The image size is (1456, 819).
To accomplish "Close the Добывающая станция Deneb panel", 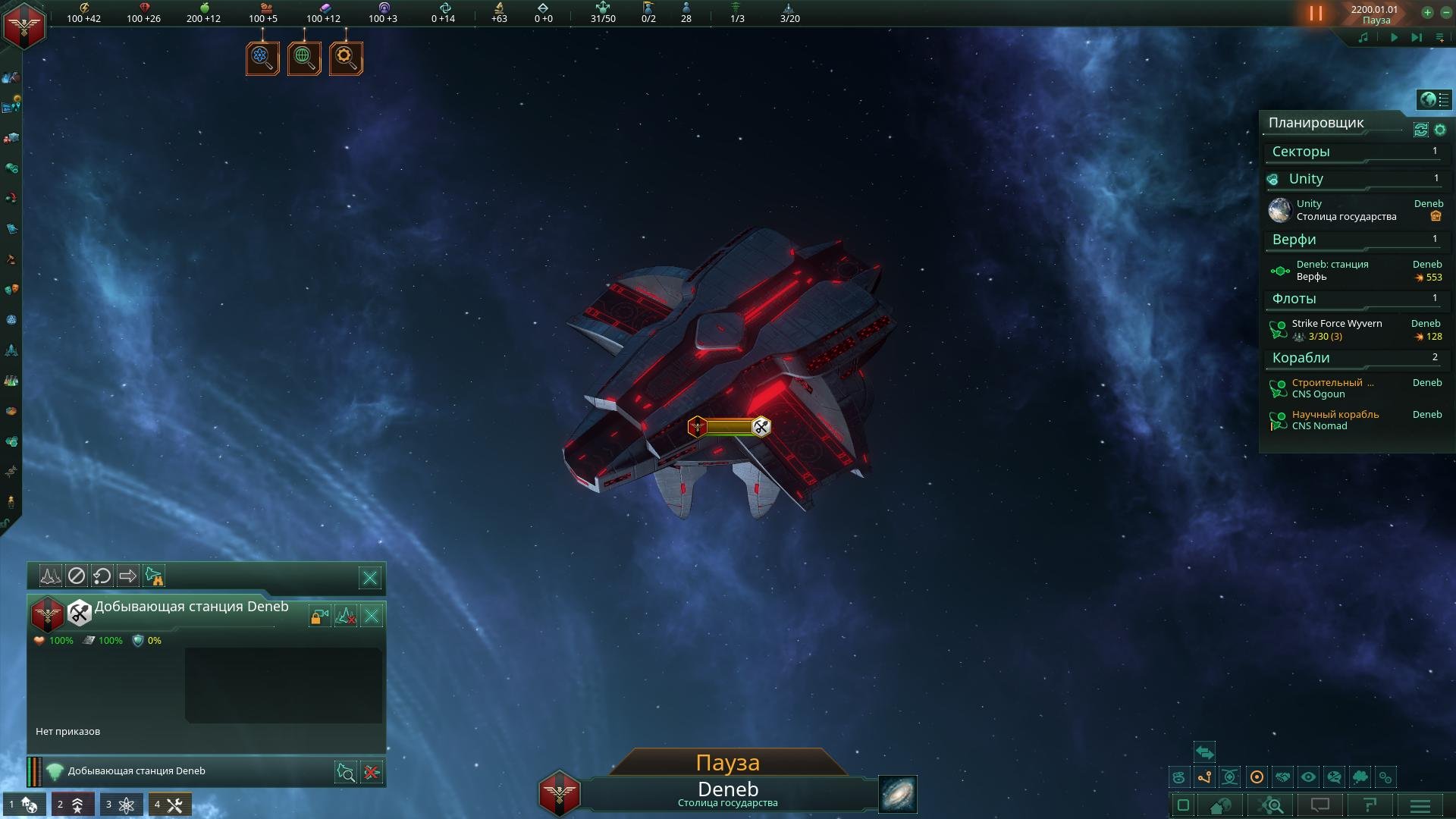I will click(x=372, y=616).
